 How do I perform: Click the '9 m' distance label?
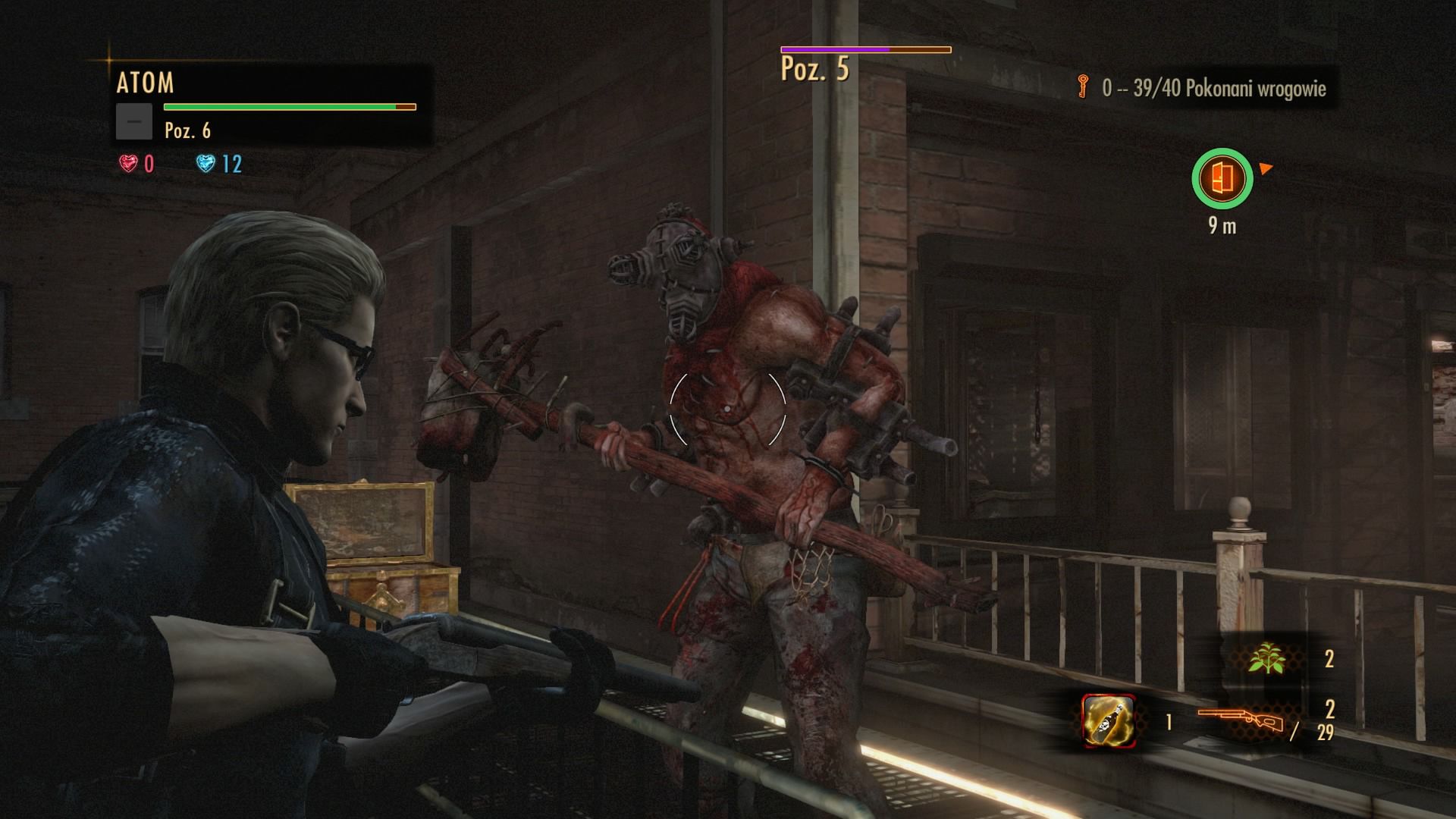1223,224
